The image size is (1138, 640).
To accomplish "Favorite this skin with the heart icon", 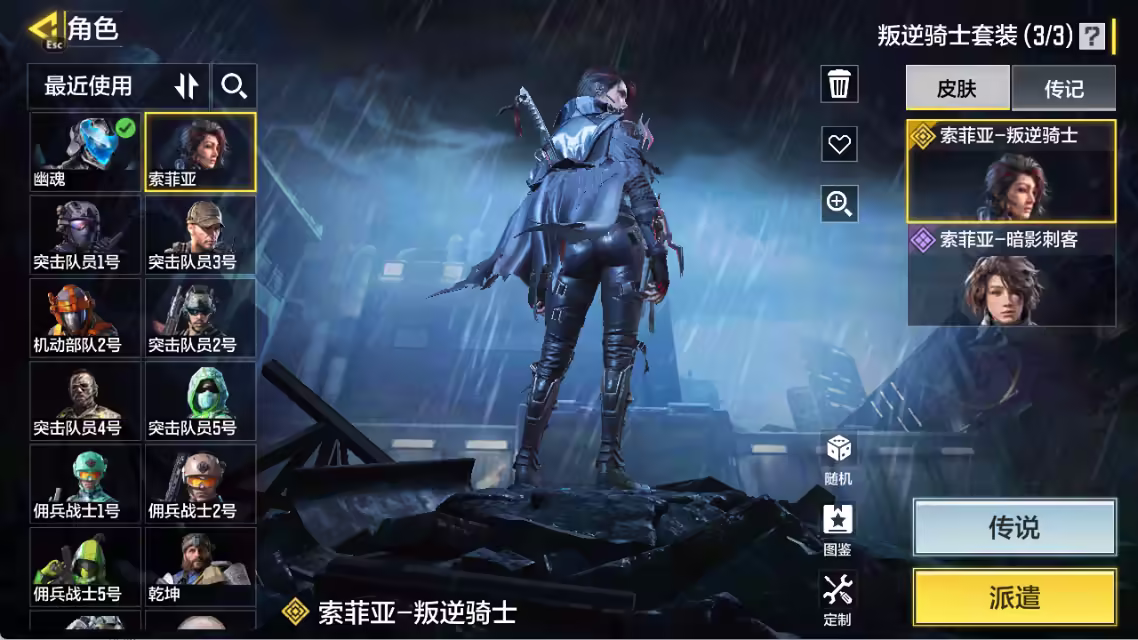I will tap(839, 144).
